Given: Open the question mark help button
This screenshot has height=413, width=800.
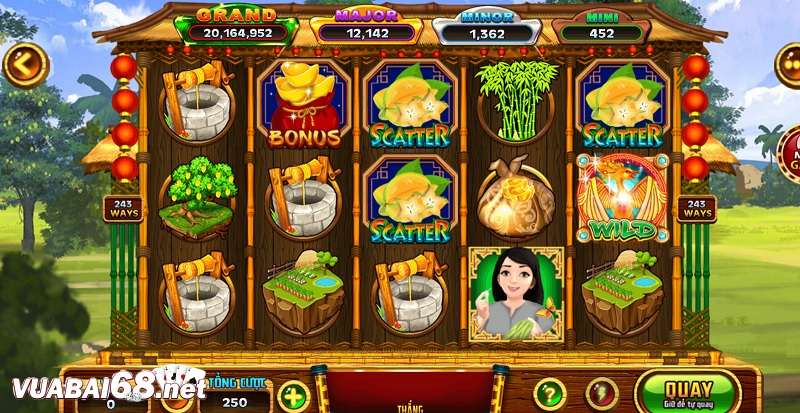Looking at the screenshot, I should [x=549, y=393].
